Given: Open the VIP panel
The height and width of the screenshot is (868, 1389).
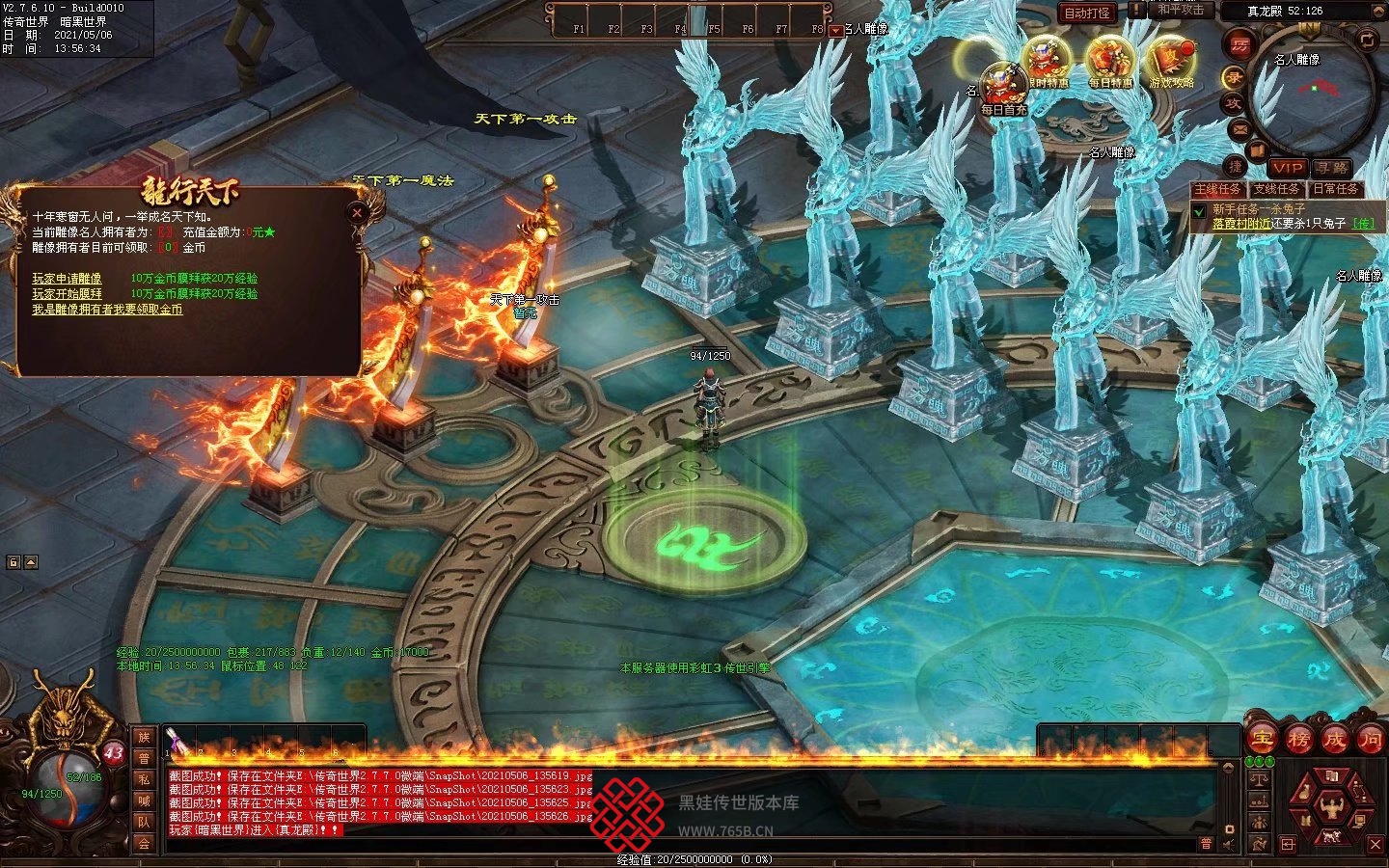Looking at the screenshot, I should click(1287, 168).
